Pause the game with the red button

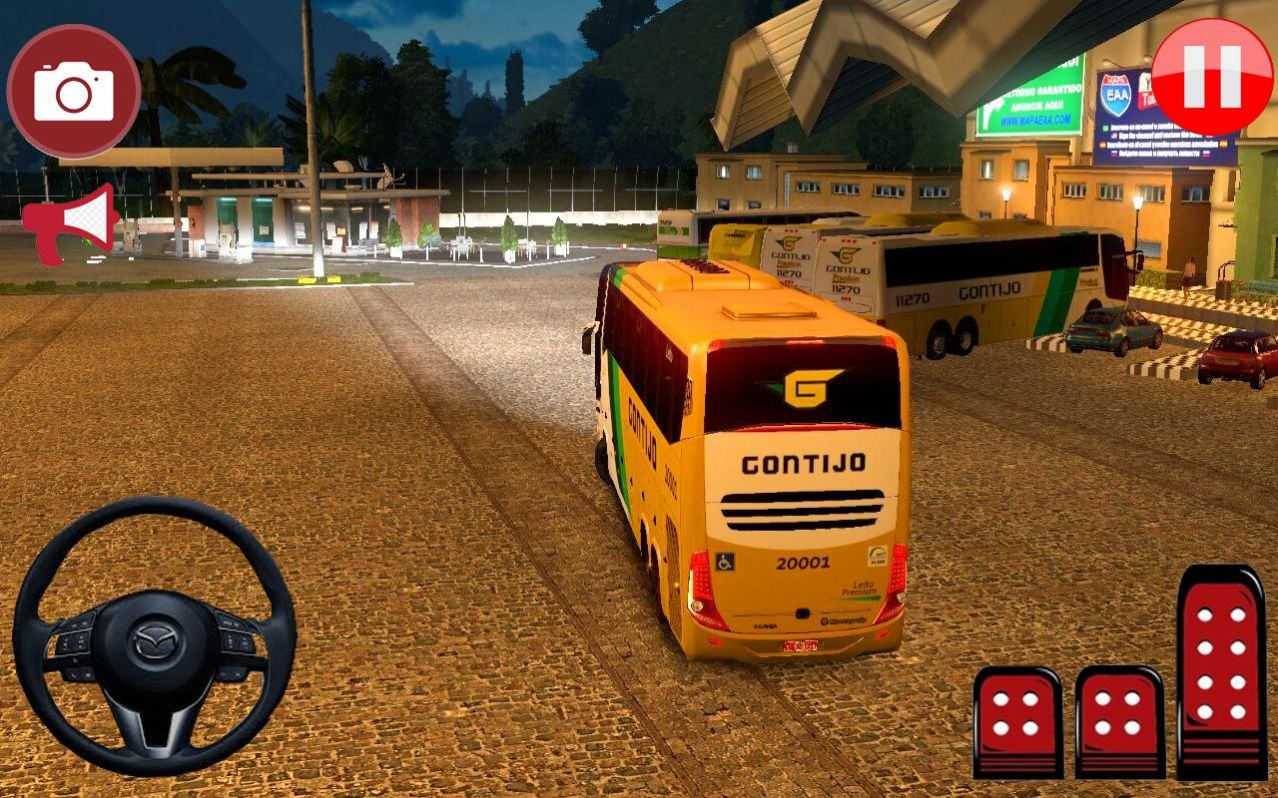(1211, 77)
